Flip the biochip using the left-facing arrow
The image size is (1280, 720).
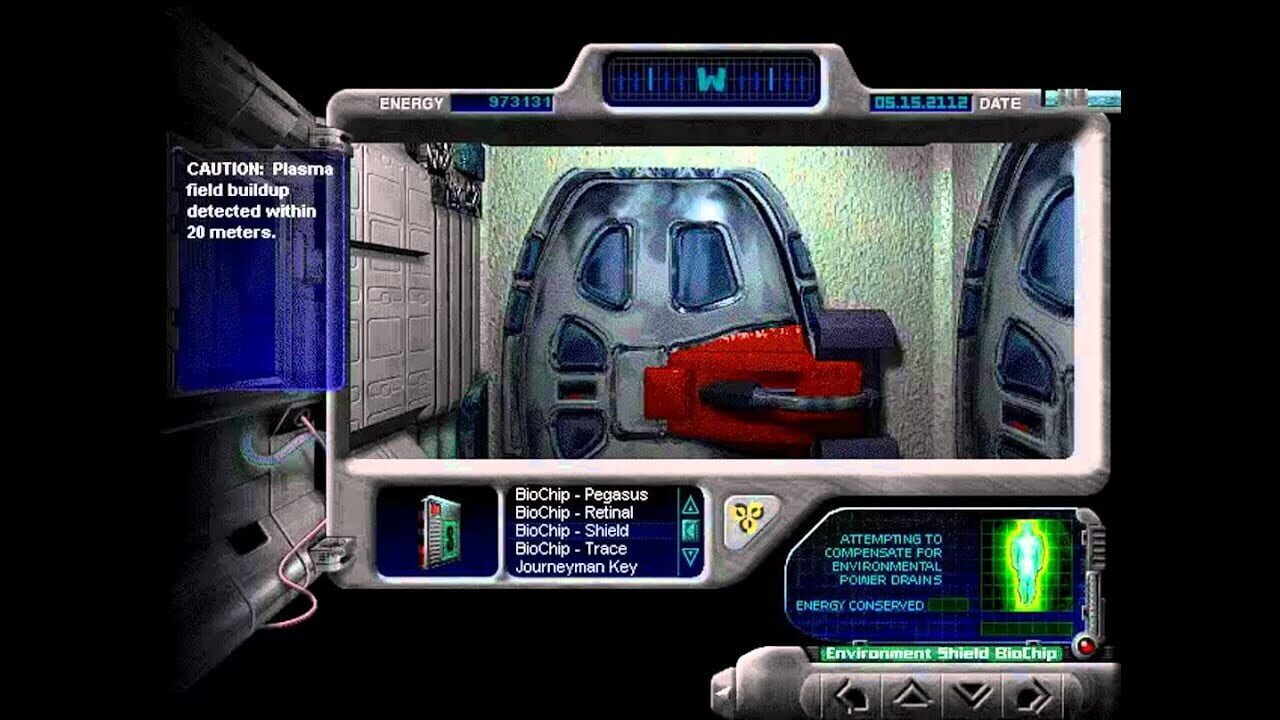tap(690, 530)
